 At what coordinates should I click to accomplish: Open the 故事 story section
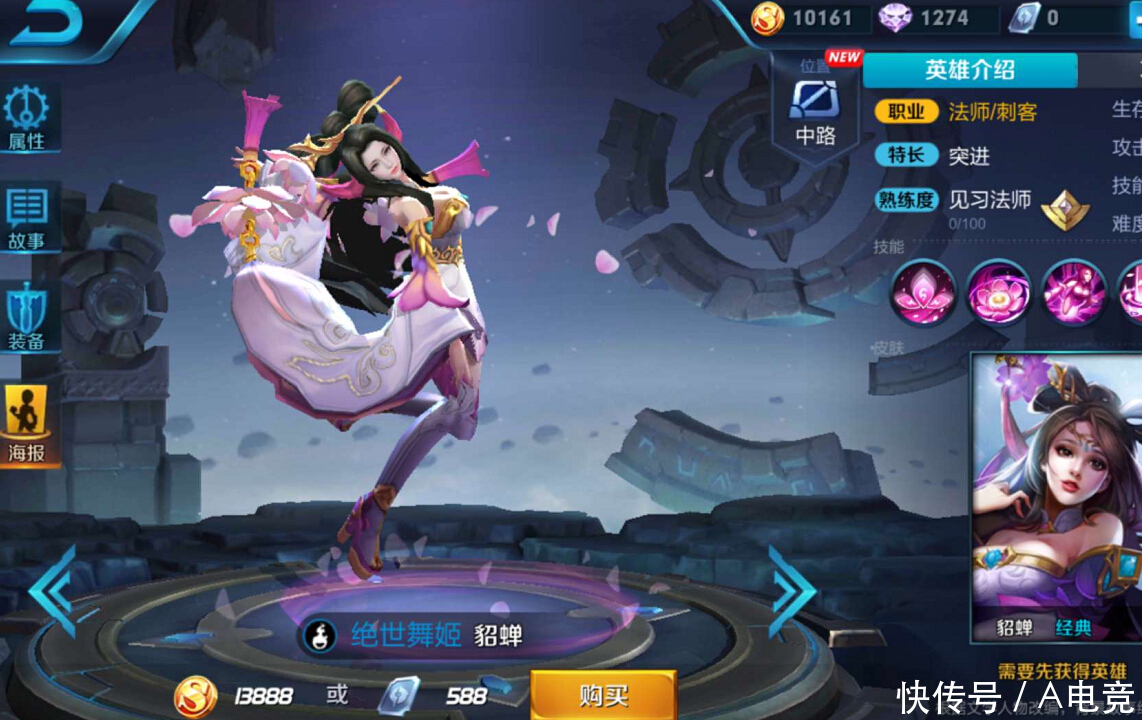tap(28, 217)
